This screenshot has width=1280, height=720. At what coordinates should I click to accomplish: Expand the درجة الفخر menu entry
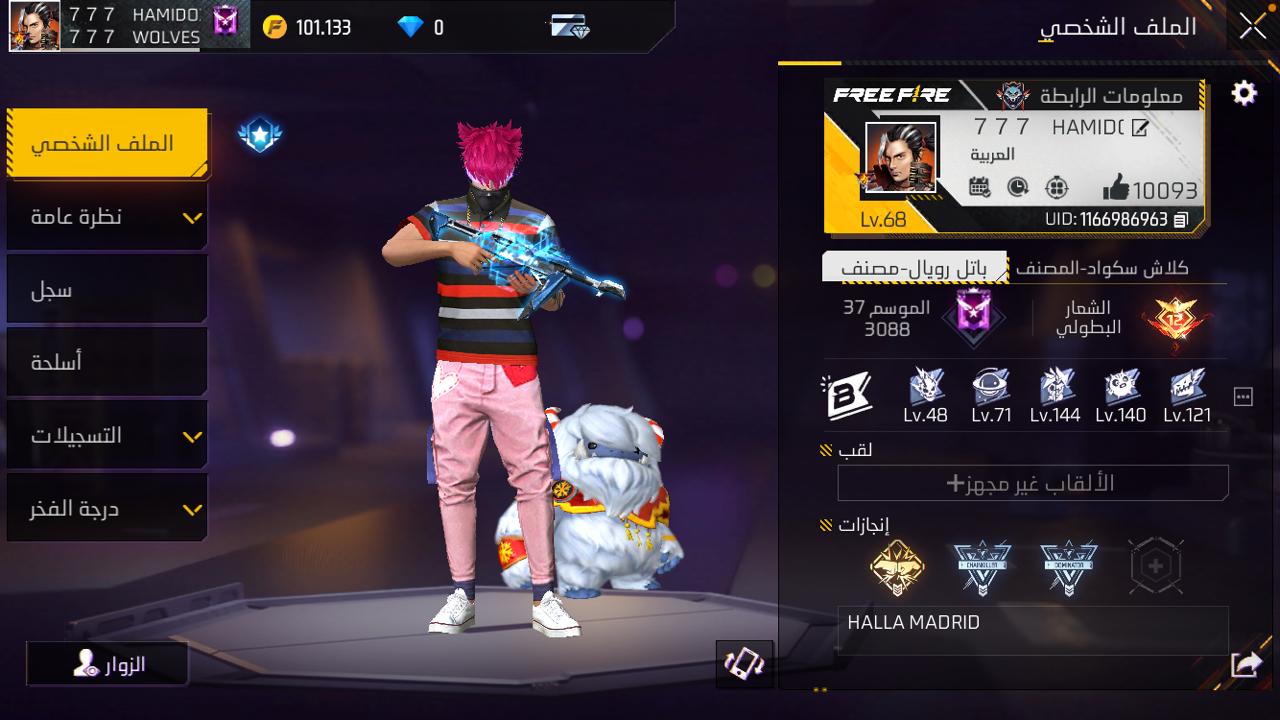click(107, 509)
